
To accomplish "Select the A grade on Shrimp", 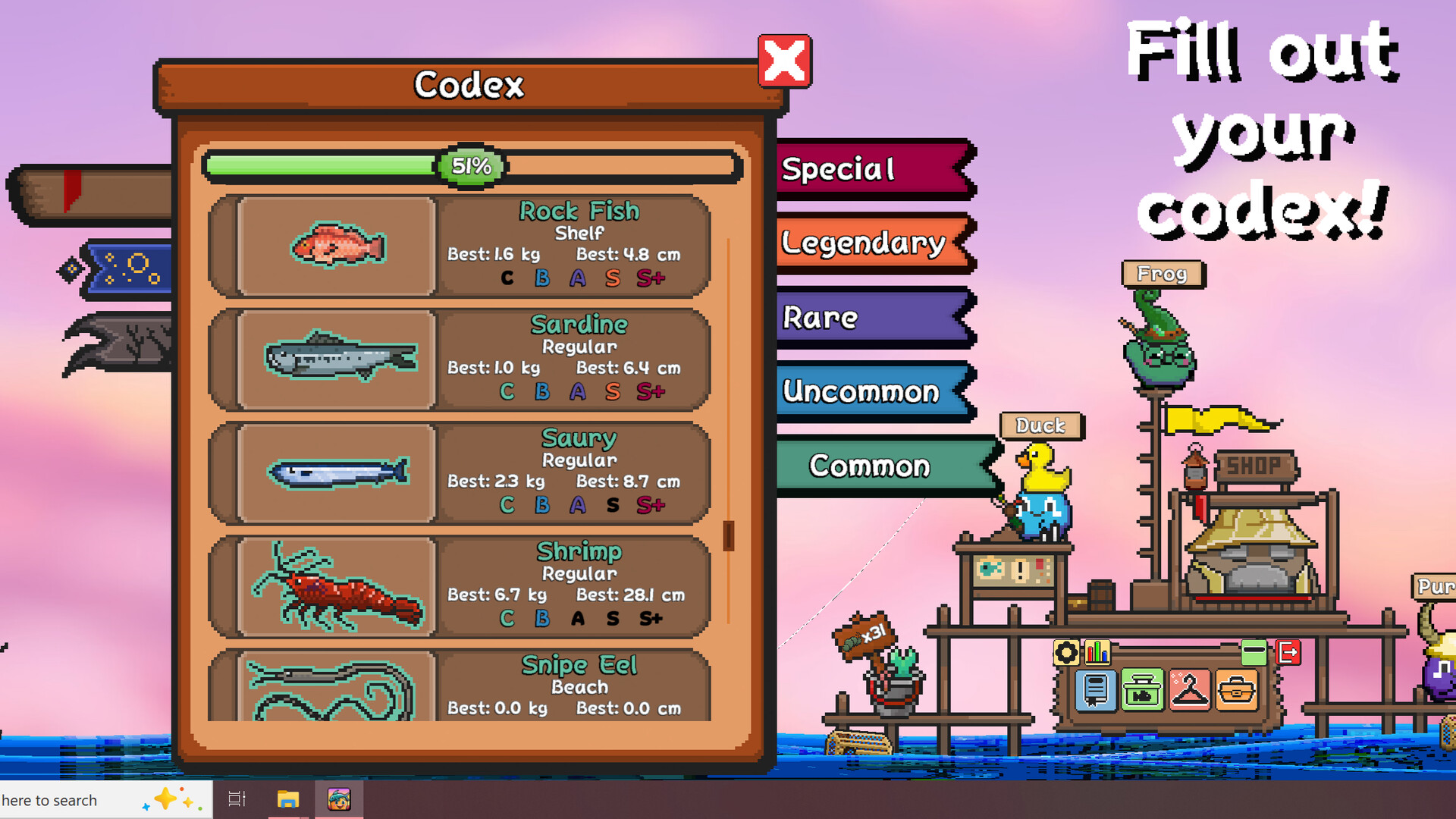I will [579, 619].
